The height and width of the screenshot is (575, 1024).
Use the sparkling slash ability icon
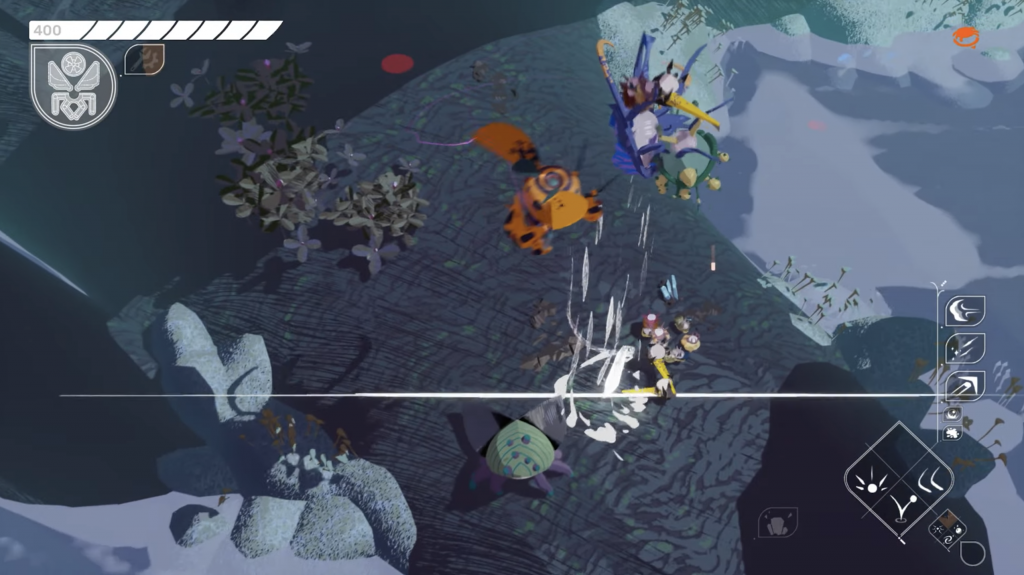point(965,349)
